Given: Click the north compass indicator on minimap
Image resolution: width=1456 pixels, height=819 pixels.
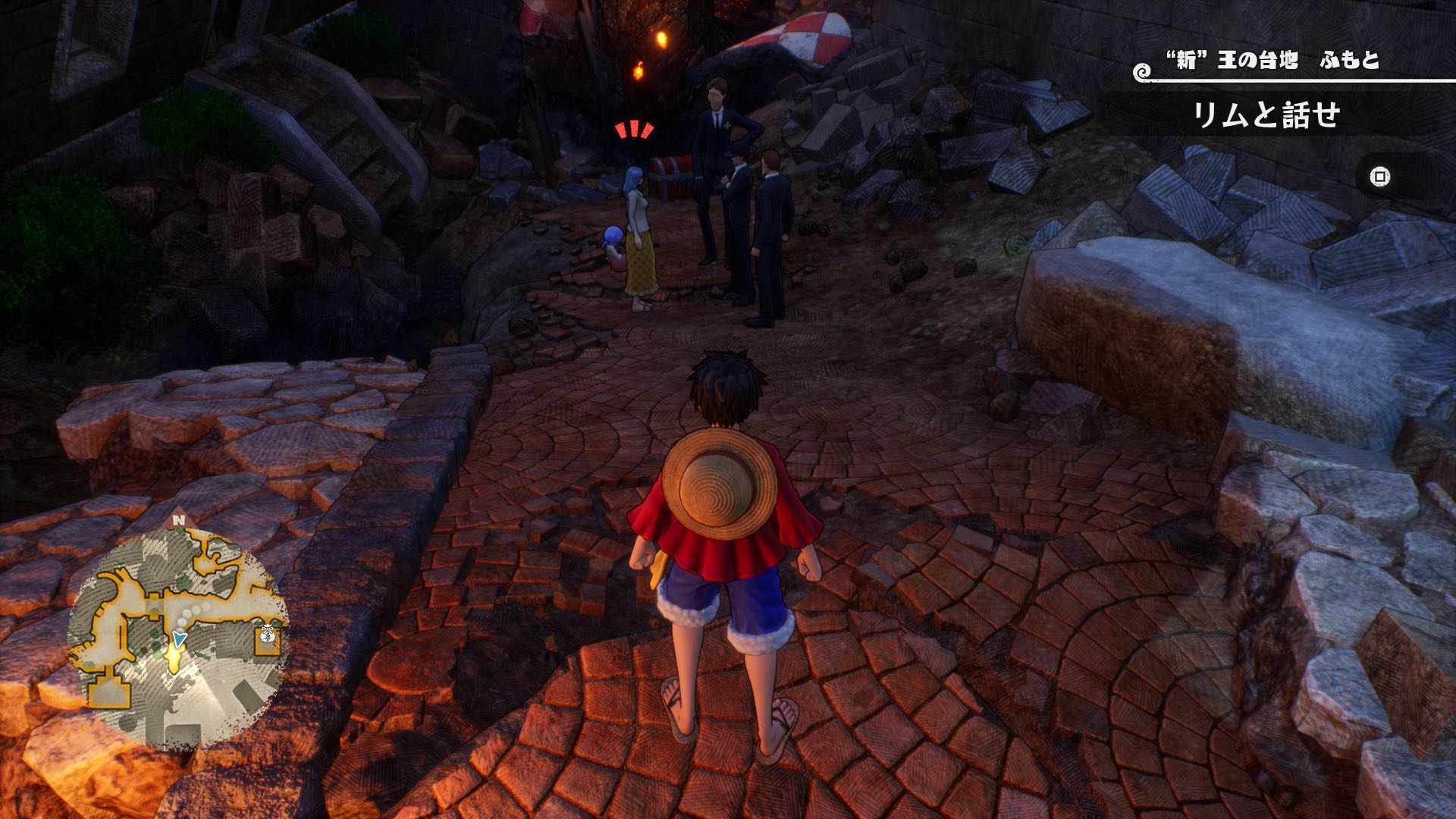Looking at the screenshot, I should tap(178, 520).
